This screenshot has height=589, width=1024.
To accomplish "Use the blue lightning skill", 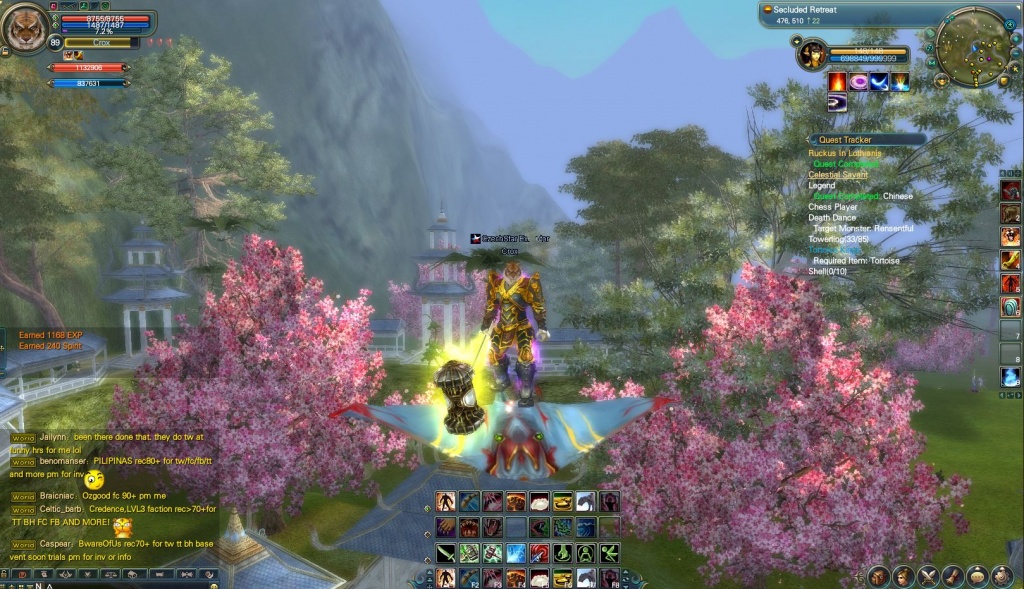I will (x=517, y=552).
